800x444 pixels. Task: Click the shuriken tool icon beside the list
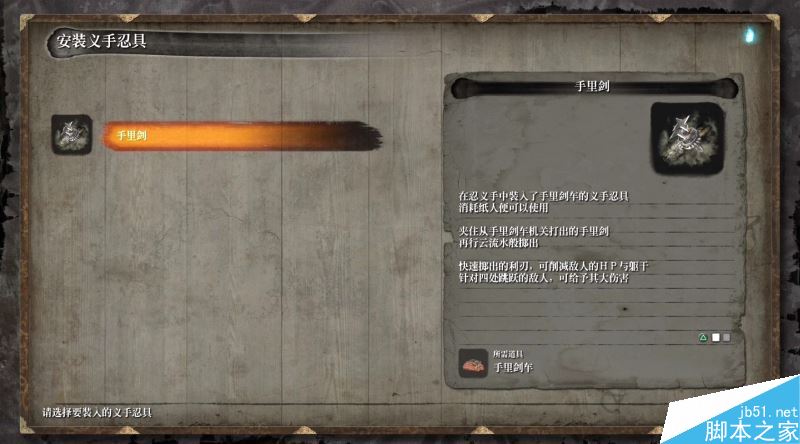[72, 135]
